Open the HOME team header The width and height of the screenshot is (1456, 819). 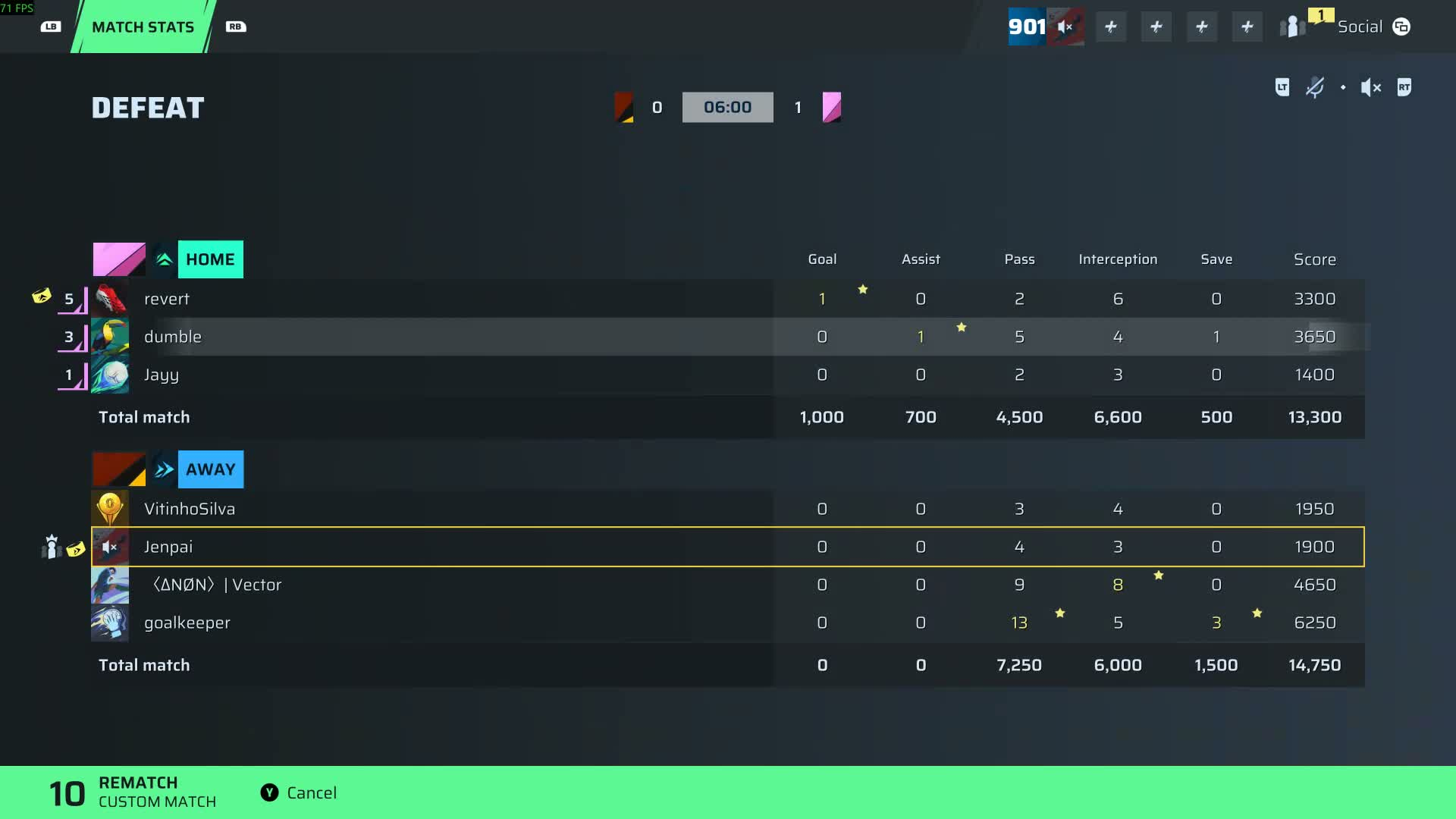pyautogui.click(x=210, y=259)
